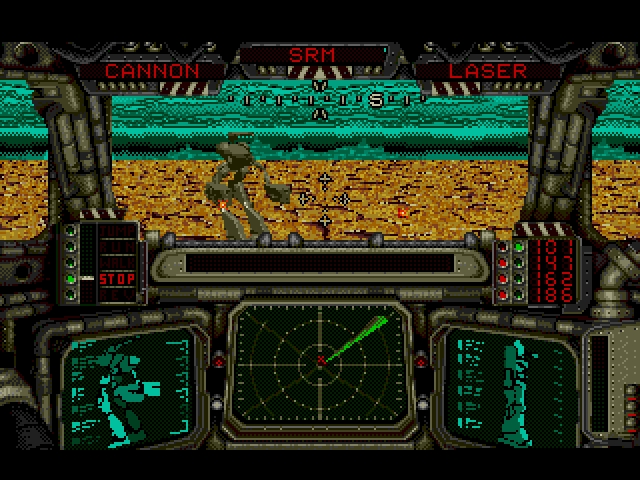Screen dimensions: 640x480
Task: Choose the SRM weapon label
Action: [312, 54]
